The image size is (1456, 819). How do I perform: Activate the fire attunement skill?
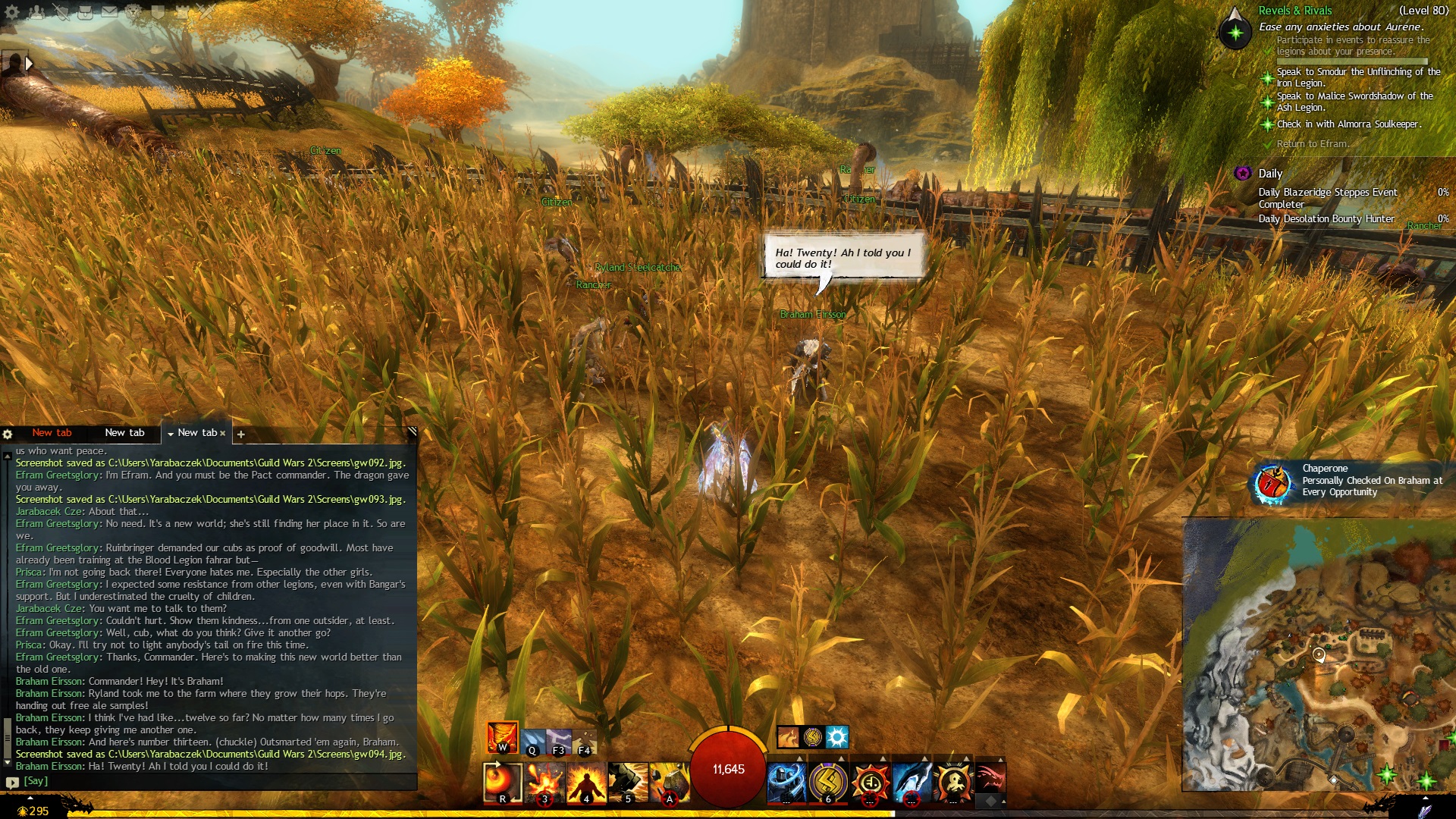point(502,737)
